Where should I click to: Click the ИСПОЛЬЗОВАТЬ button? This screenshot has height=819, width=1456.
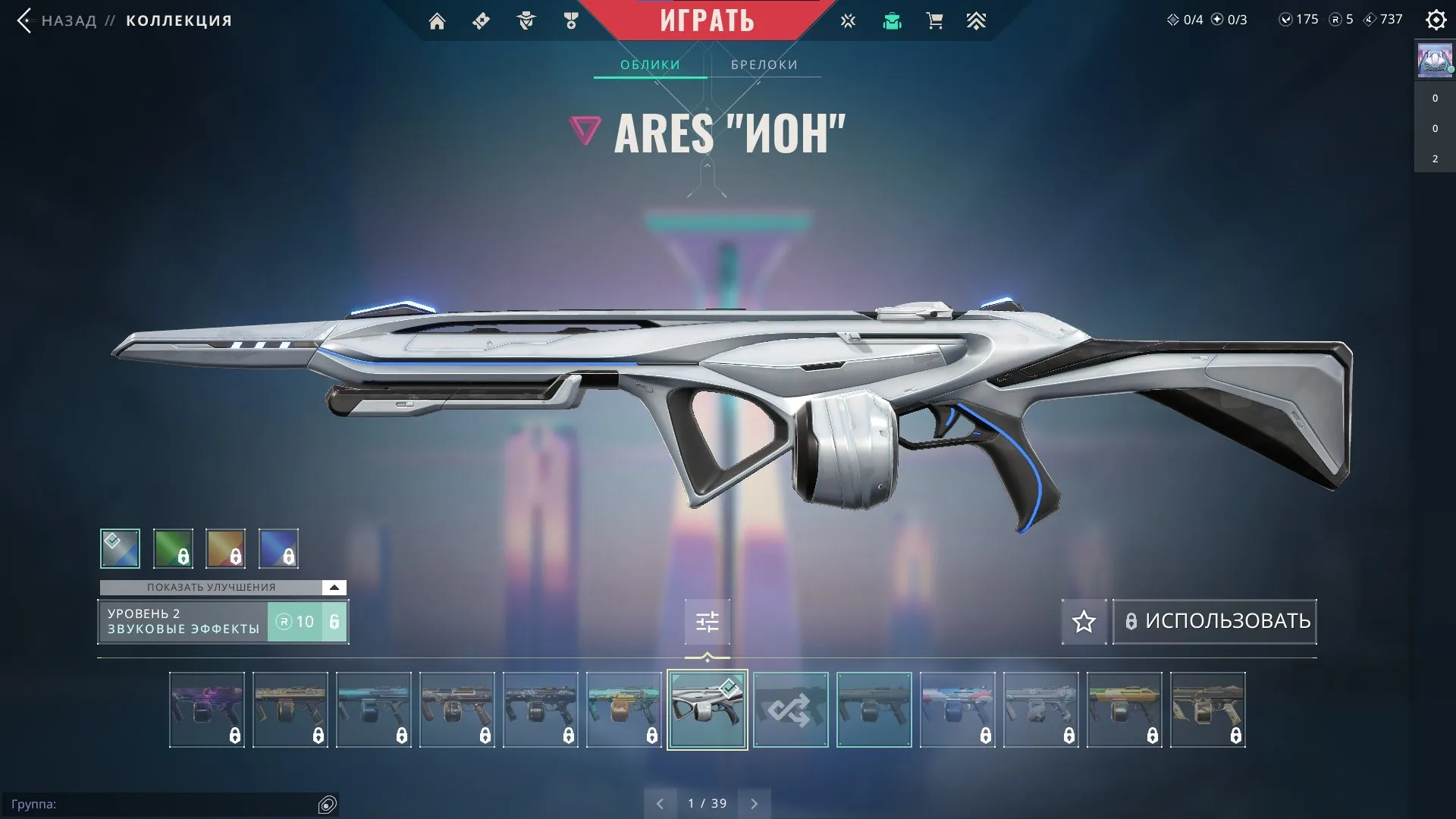tap(1214, 621)
